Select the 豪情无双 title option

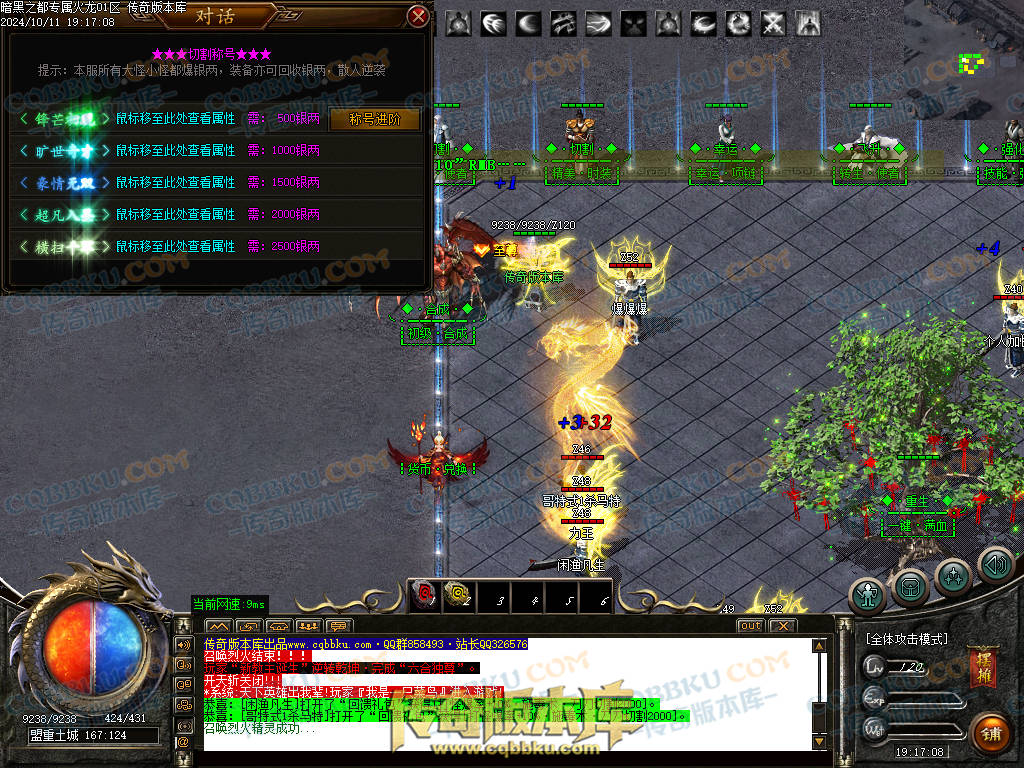point(64,183)
